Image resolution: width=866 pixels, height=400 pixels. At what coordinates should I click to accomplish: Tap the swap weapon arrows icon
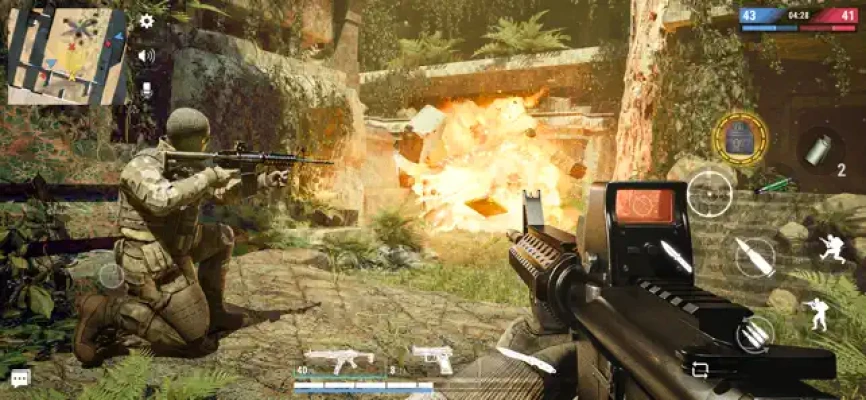coord(699,369)
